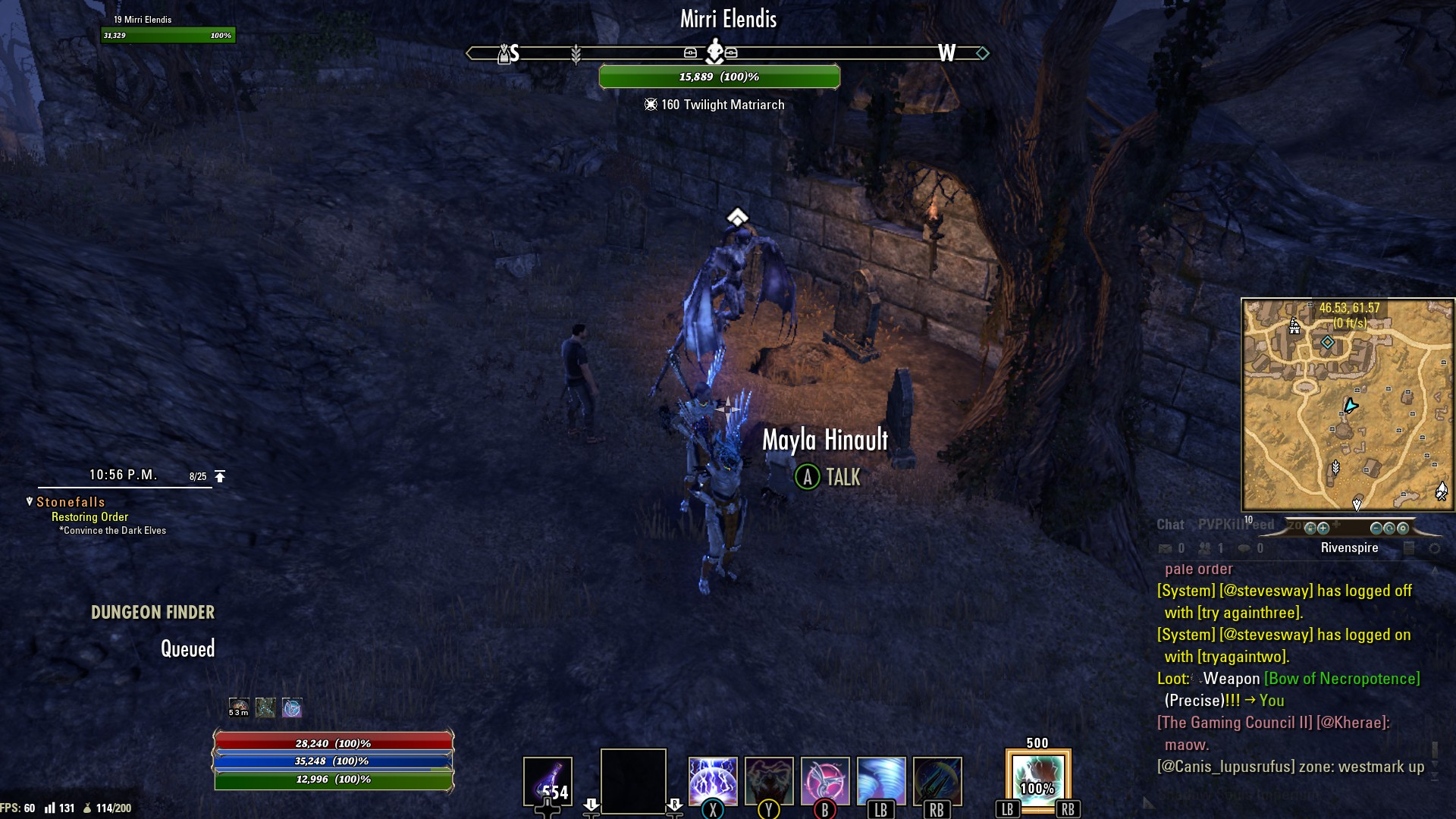Open the chat settings gear icon
1456x819 pixels.
1434,548
